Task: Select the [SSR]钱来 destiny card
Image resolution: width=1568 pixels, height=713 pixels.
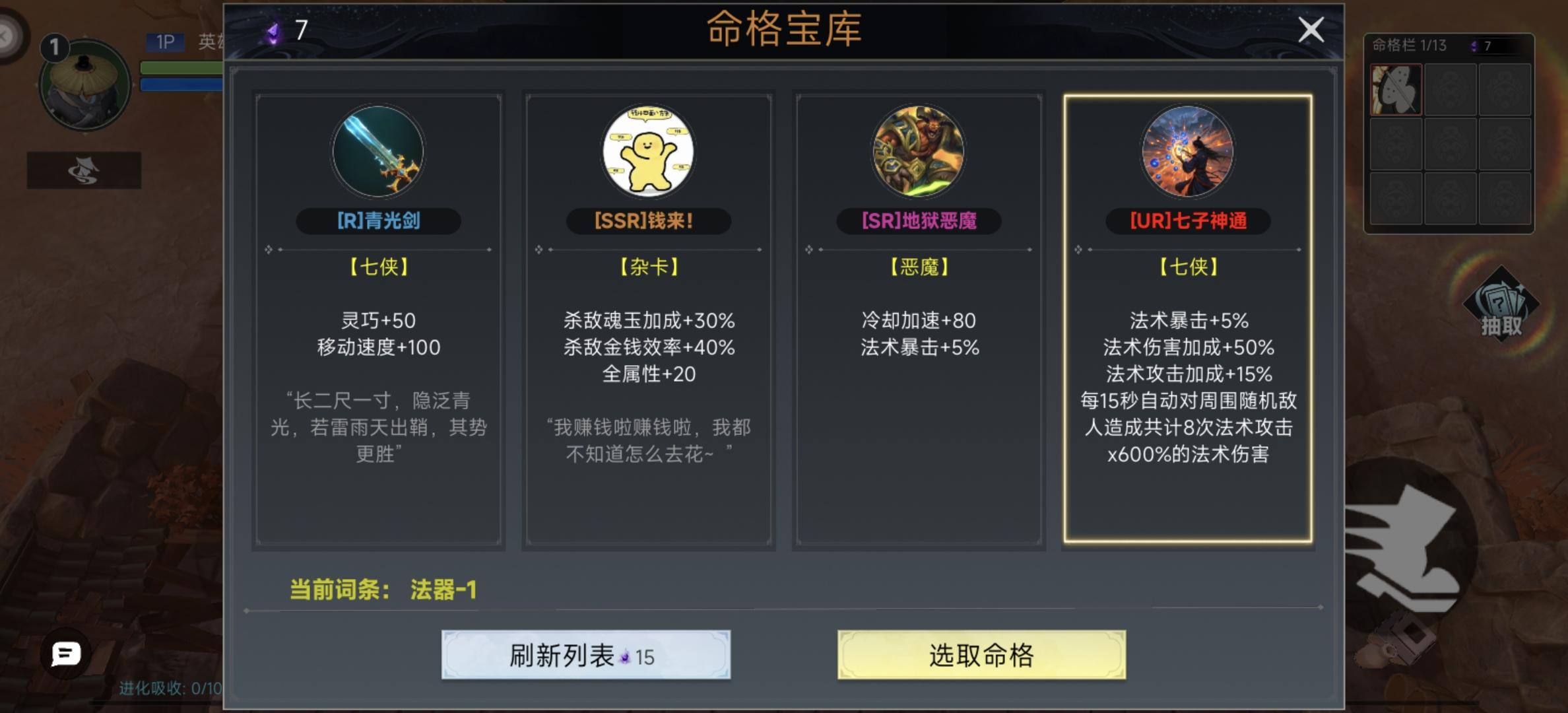Action: [x=649, y=323]
